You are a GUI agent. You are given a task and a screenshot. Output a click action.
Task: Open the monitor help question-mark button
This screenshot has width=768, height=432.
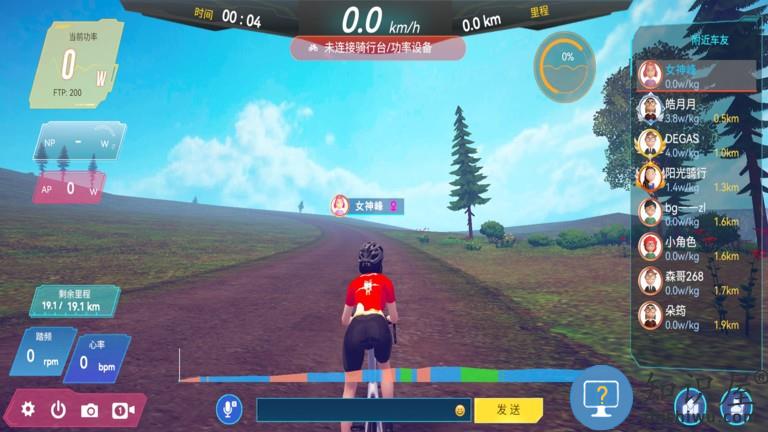click(601, 398)
